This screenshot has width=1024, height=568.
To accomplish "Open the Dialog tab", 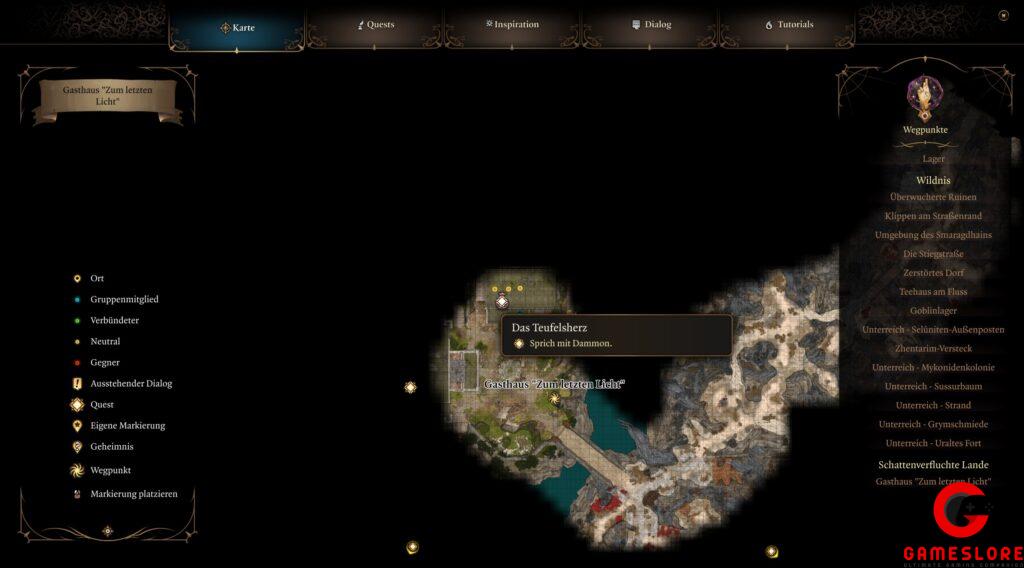I will point(651,25).
